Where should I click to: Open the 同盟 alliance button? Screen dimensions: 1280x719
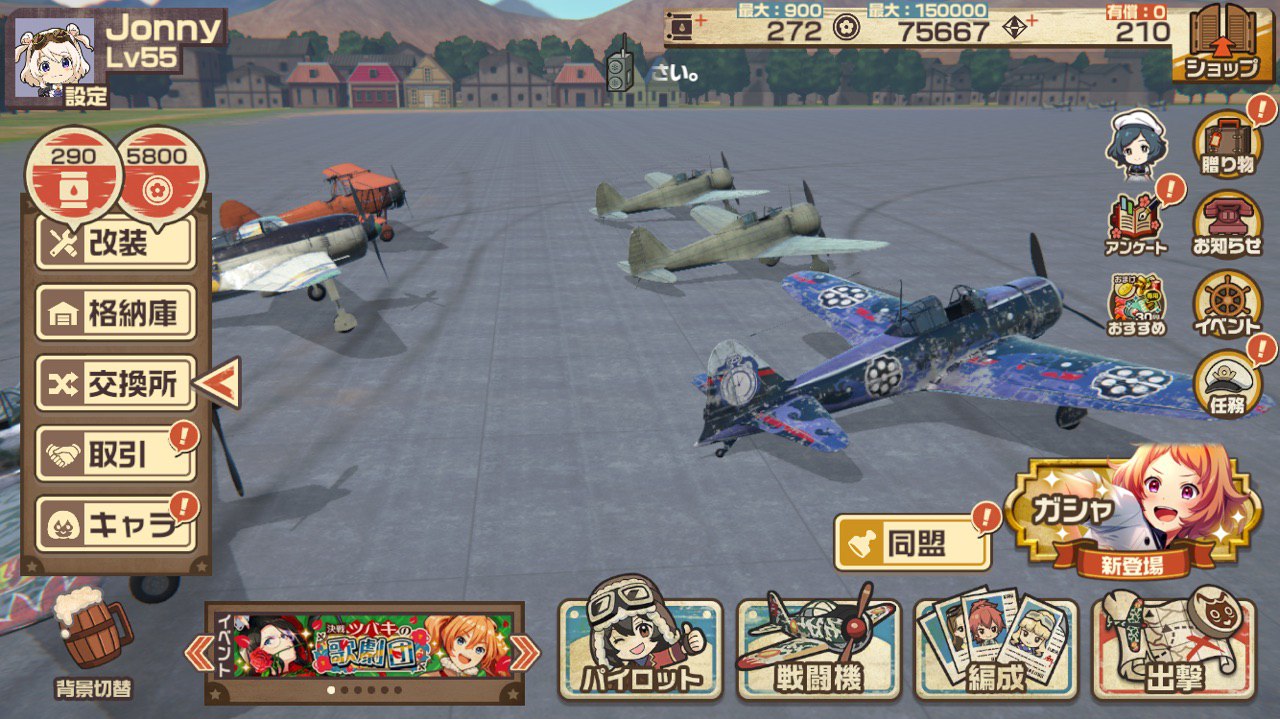(912, 543)
